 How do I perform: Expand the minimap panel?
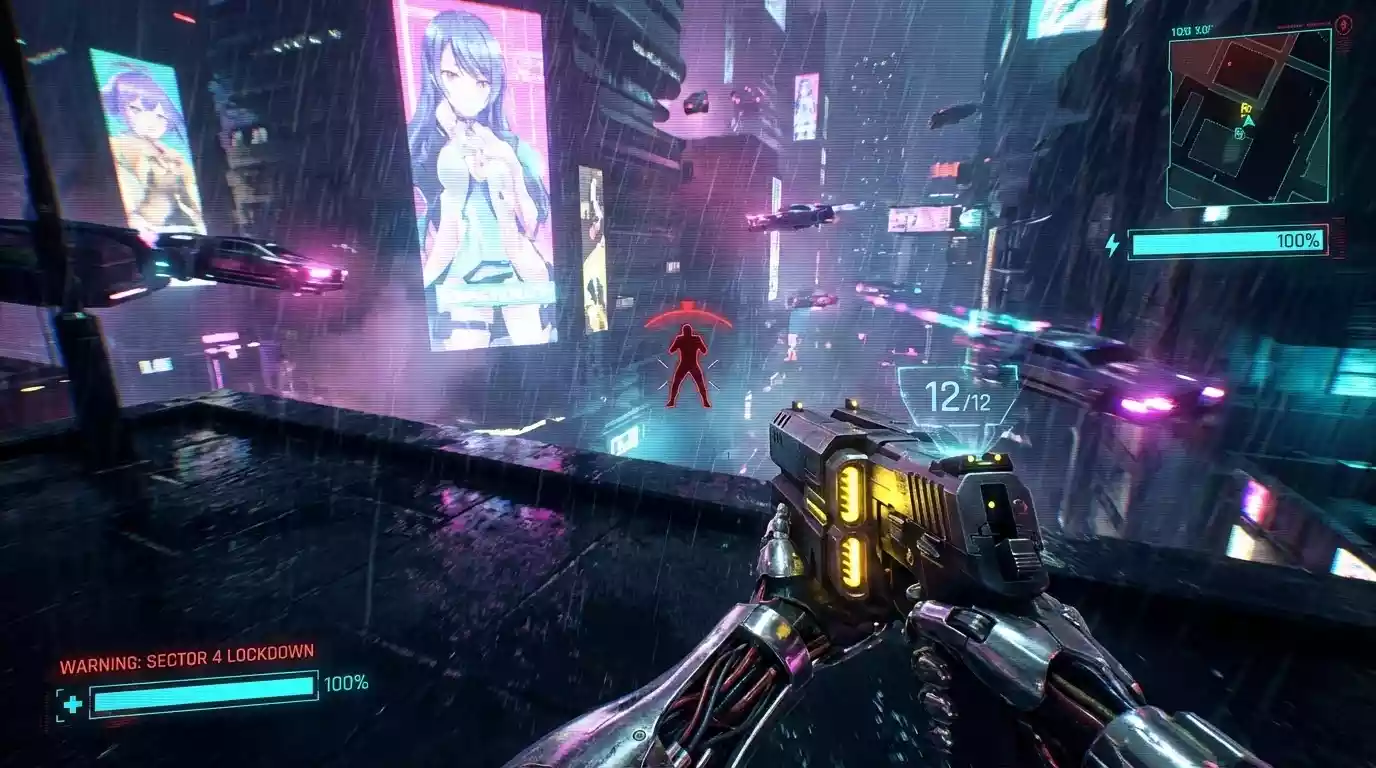point(1250,115)
